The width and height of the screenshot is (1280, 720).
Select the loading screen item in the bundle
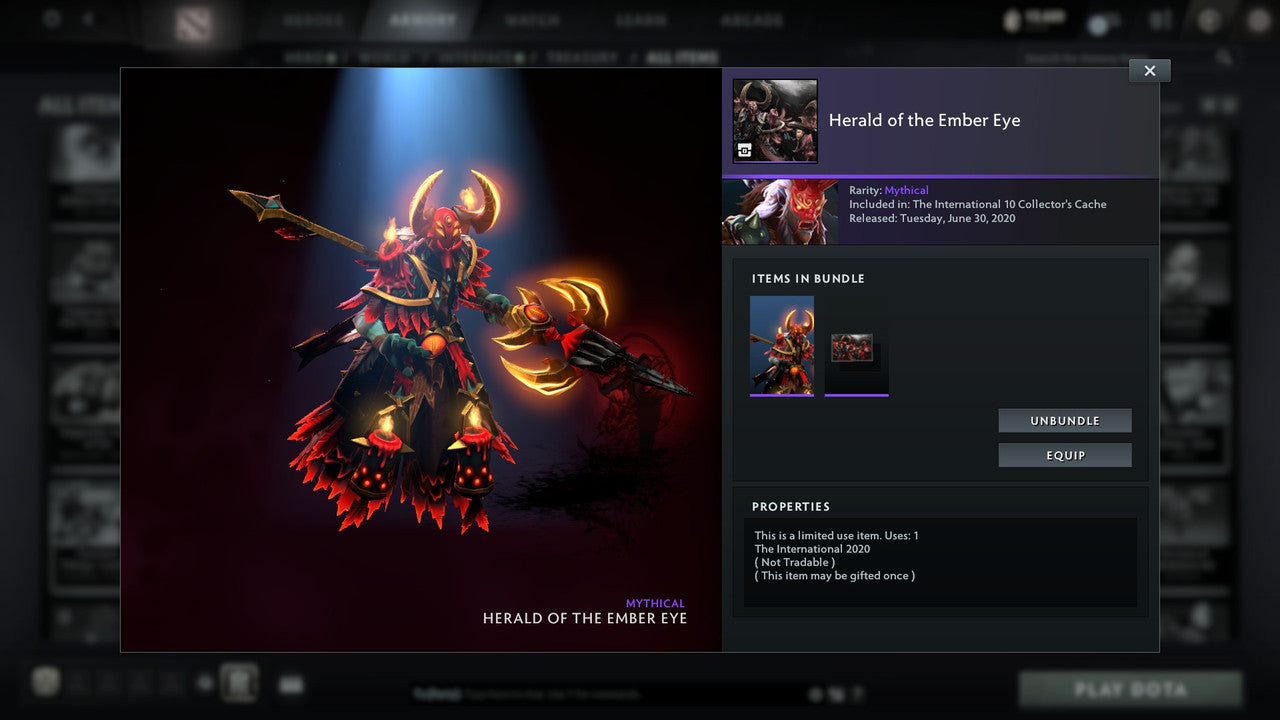[856, 345]
